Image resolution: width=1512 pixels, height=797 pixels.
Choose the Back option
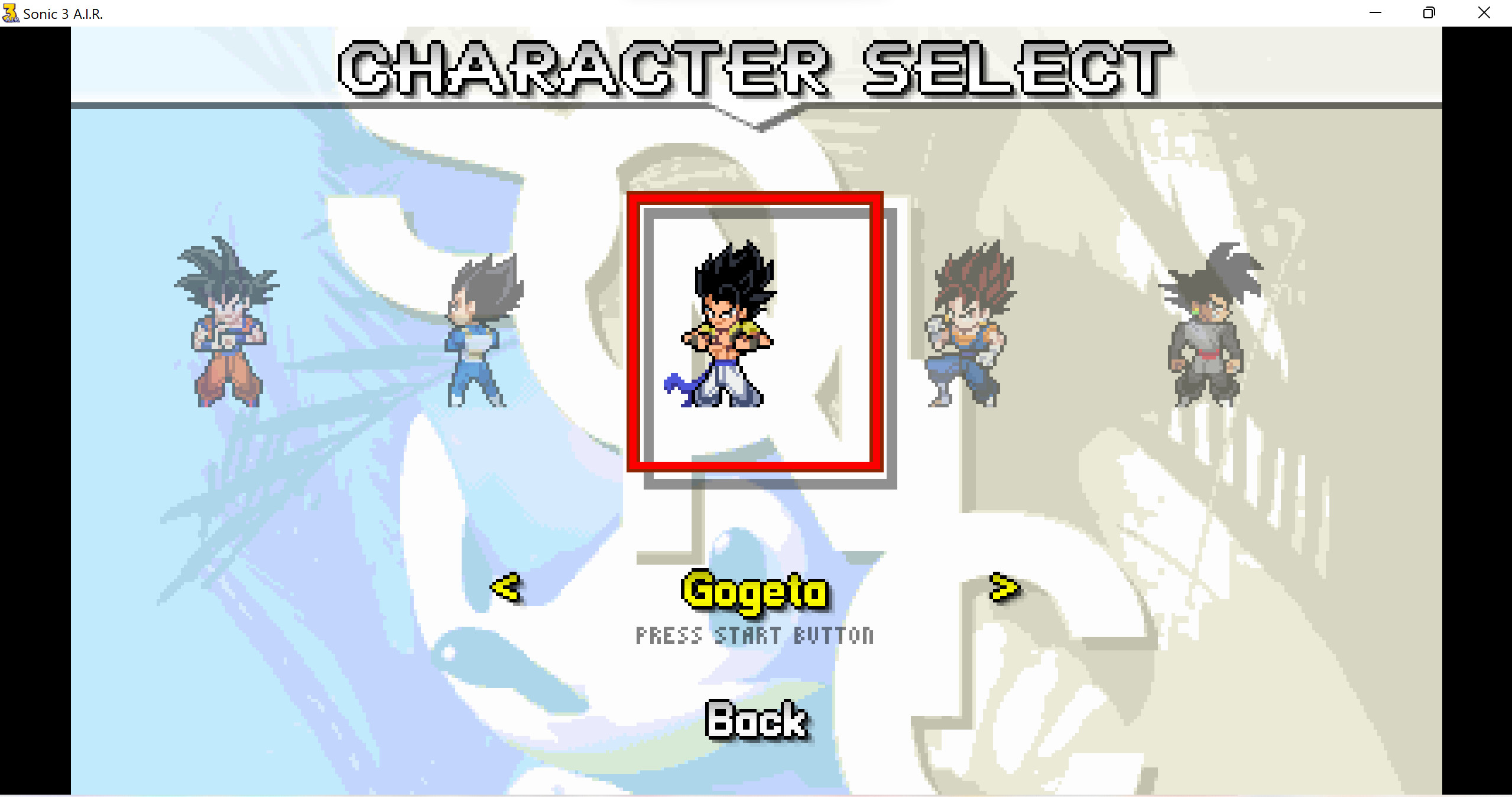pyautogui.click(x=757, y=718)
